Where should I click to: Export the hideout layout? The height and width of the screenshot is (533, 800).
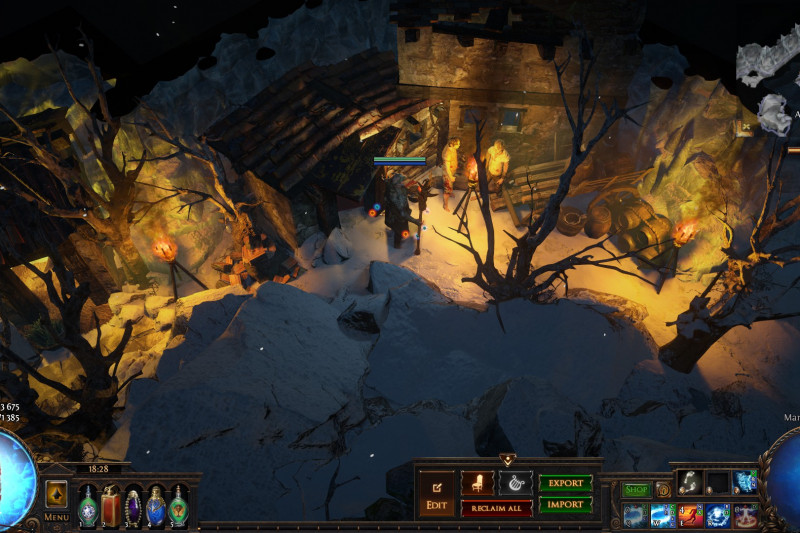[565, 483]
